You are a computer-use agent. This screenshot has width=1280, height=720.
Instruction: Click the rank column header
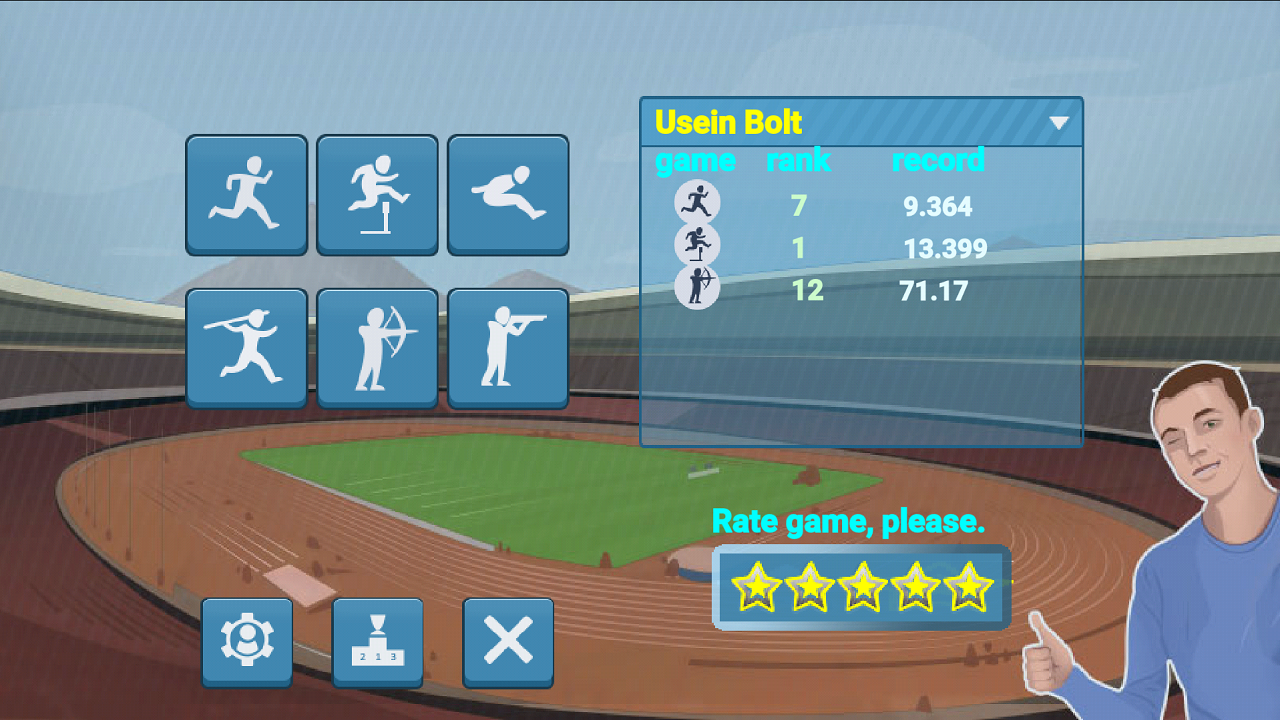point(798,161)
